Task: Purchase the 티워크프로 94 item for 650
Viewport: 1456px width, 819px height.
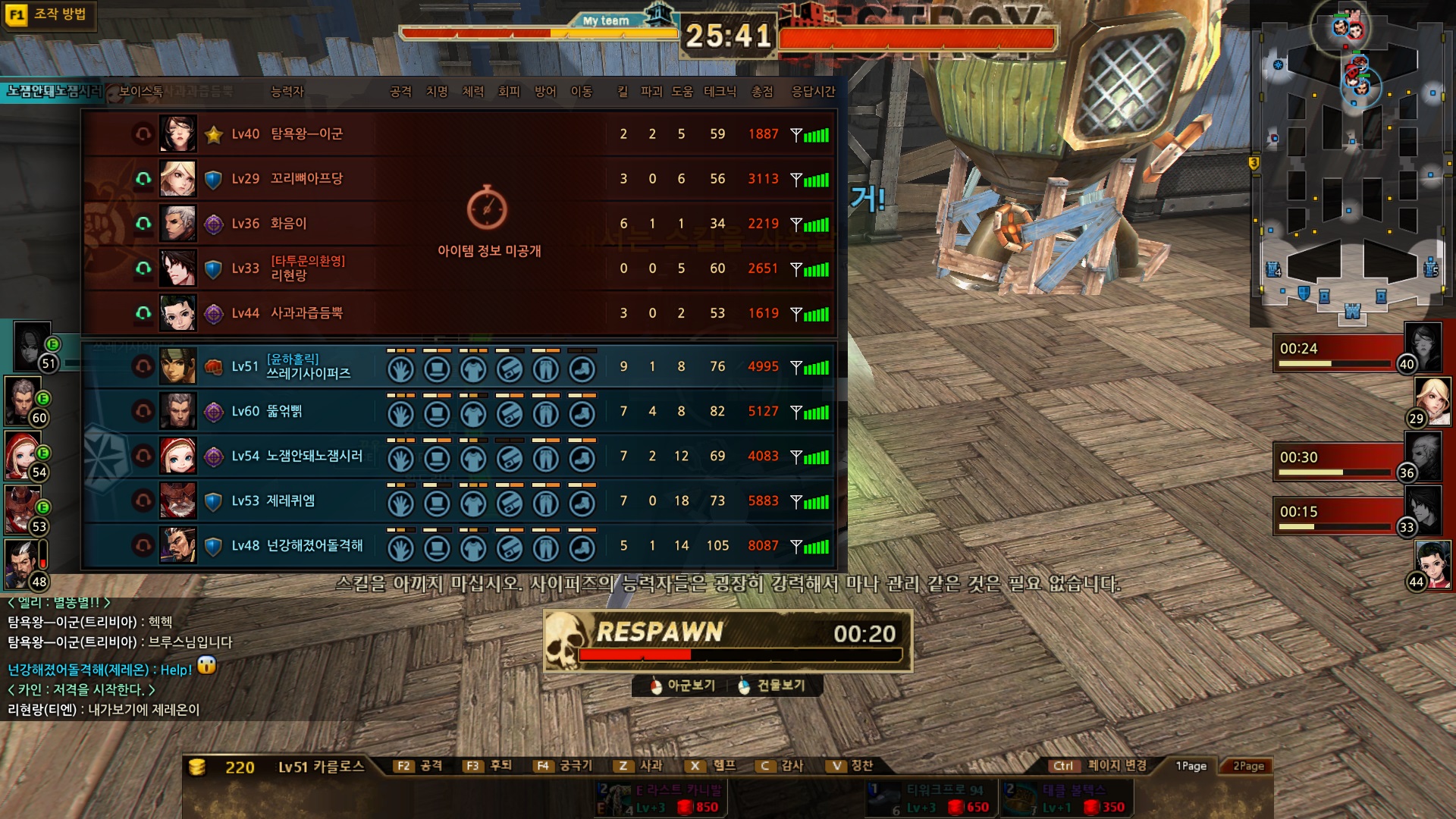Action: click(x=931, y=799)
